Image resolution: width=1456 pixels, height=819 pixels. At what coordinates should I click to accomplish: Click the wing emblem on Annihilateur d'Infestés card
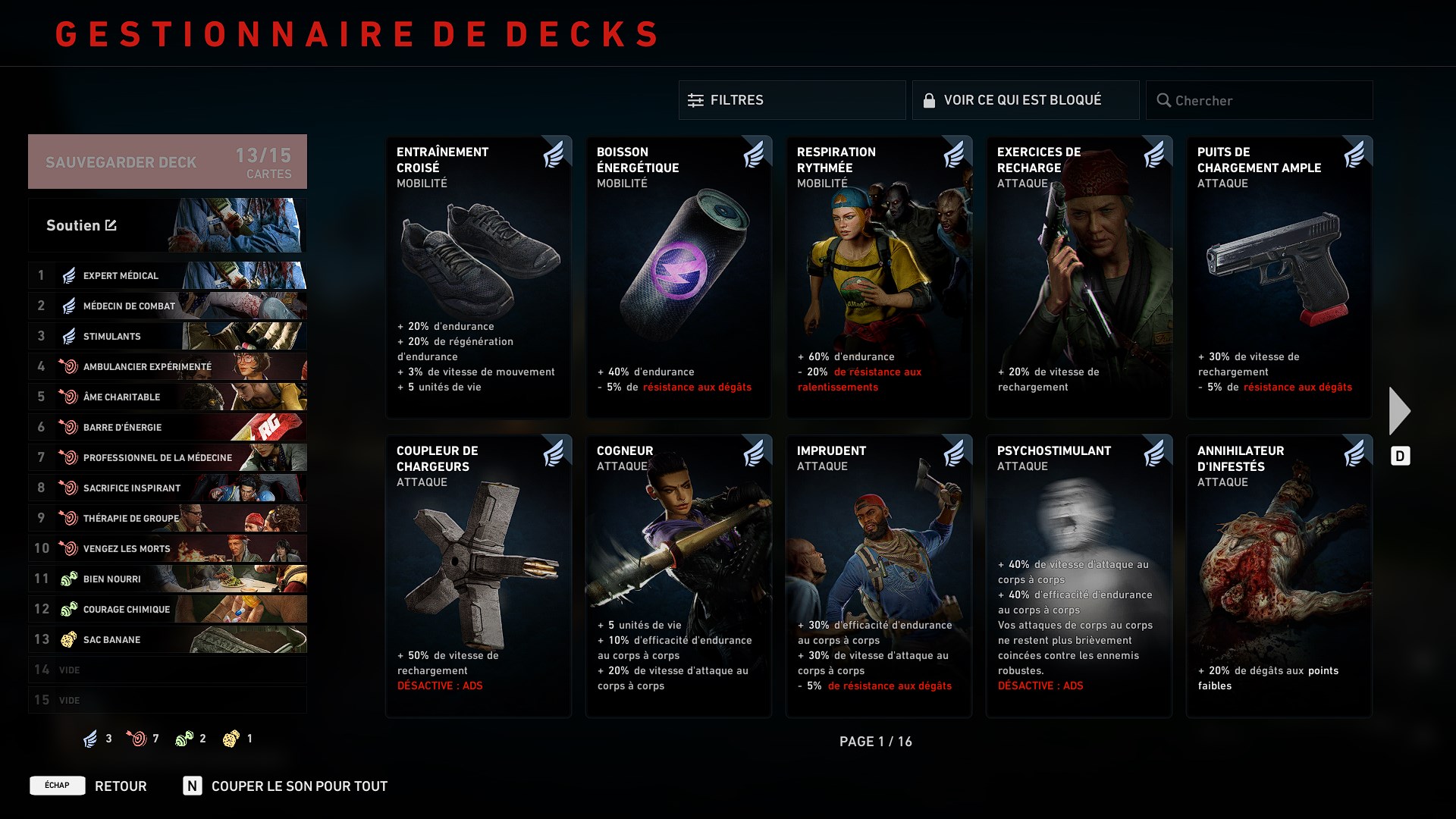coord(1354,452)
